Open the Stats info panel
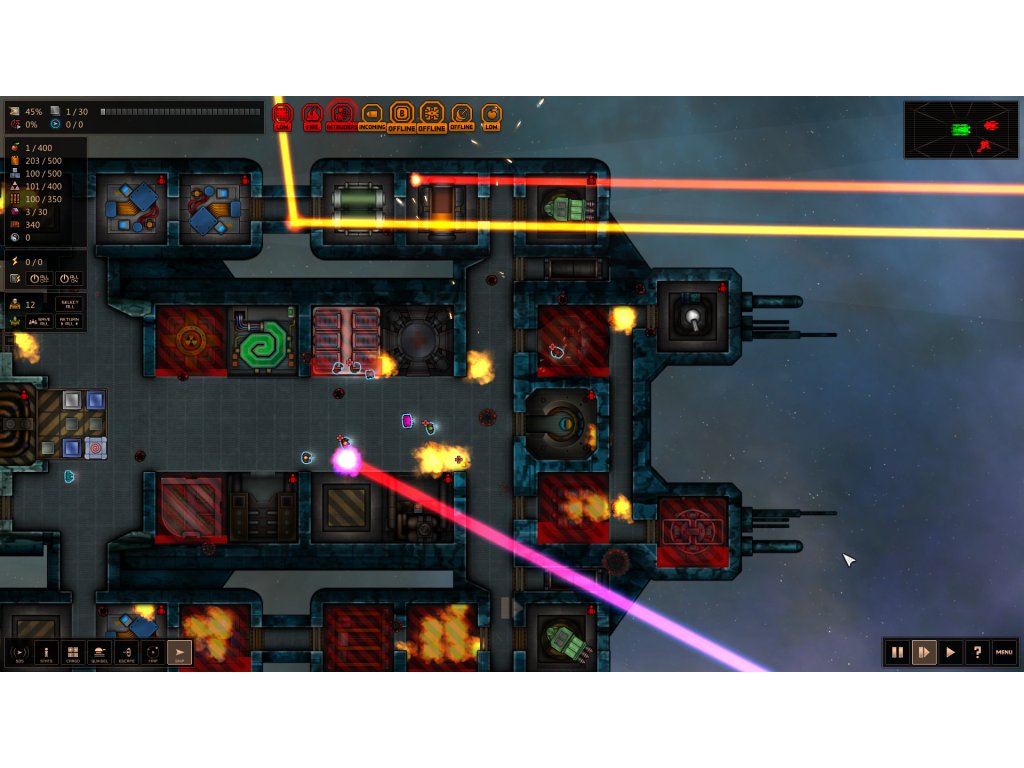 click(x=46, y=653)
